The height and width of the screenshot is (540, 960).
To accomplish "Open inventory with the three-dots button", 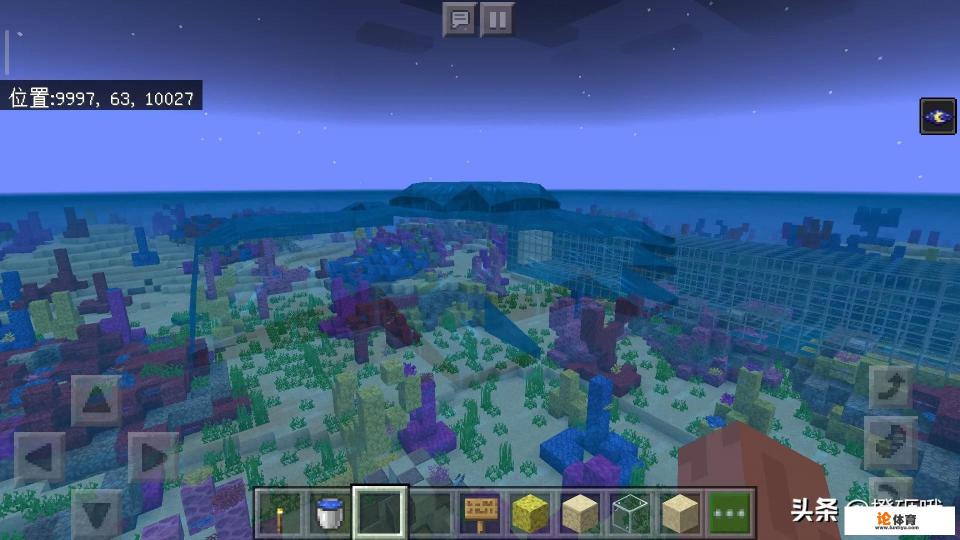I will coord(731,514).
